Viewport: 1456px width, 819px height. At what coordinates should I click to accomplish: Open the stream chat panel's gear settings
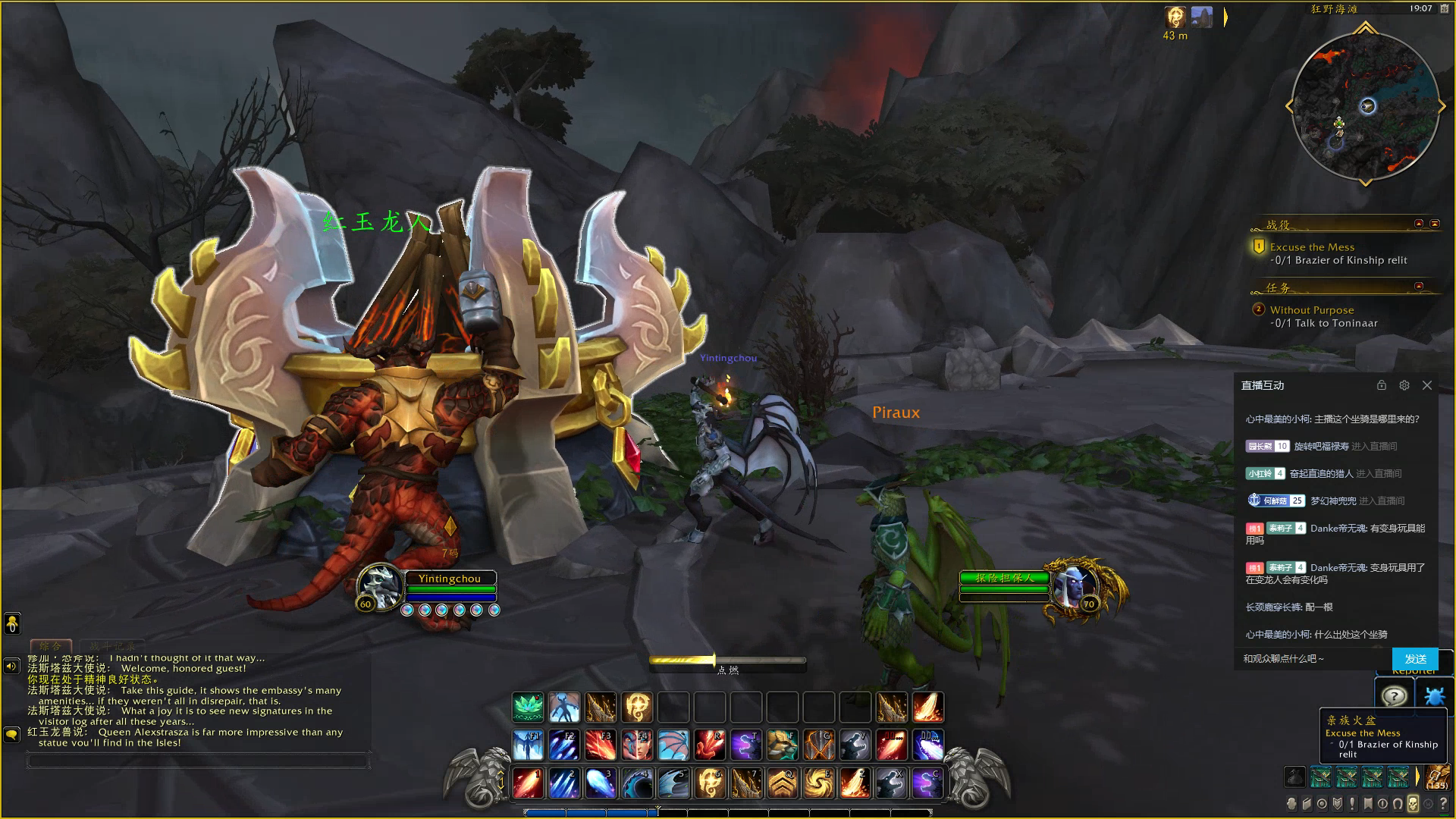(x=1404, y=385)
